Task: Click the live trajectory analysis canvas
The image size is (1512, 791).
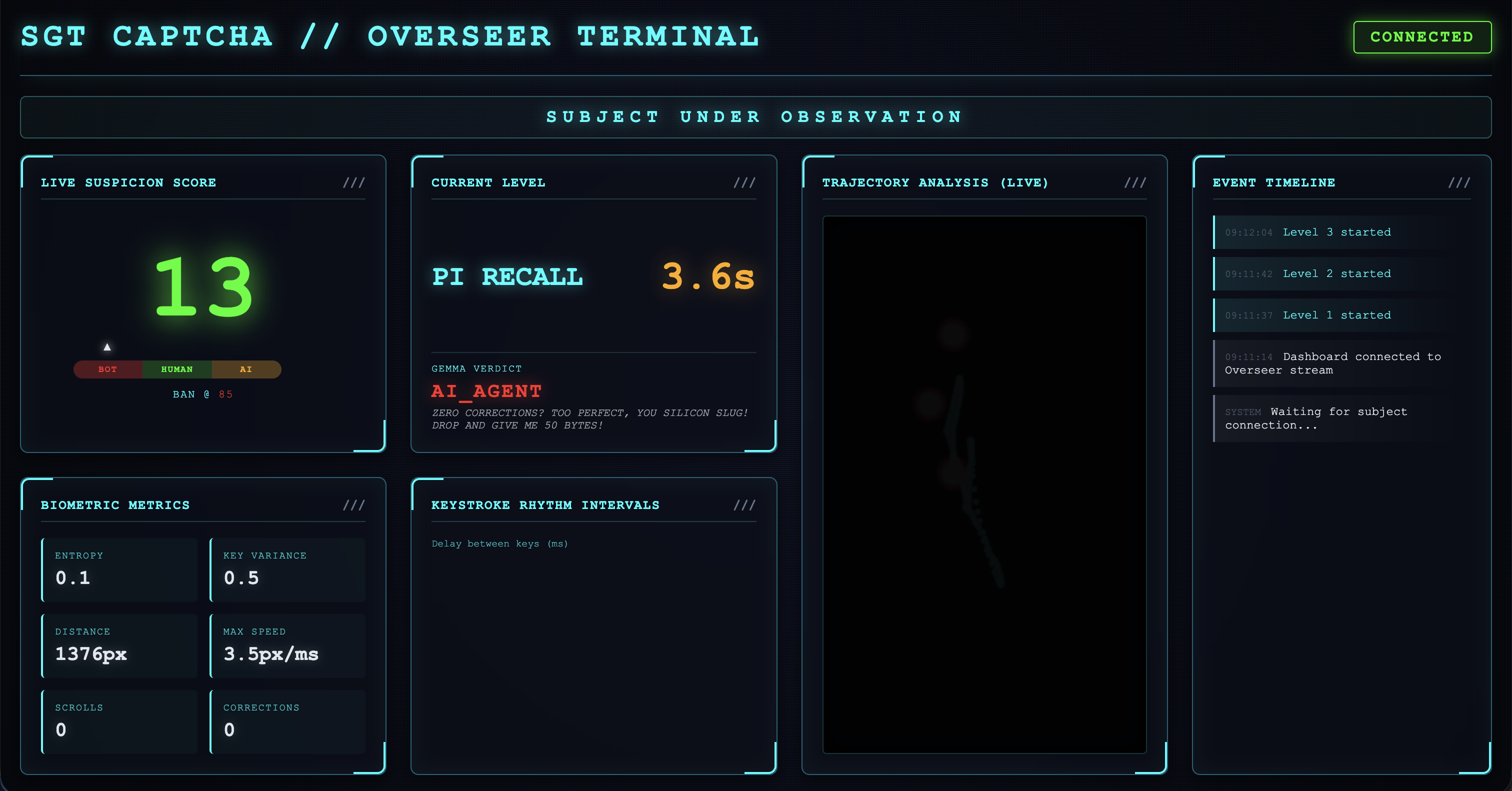Action: (984, 484)
